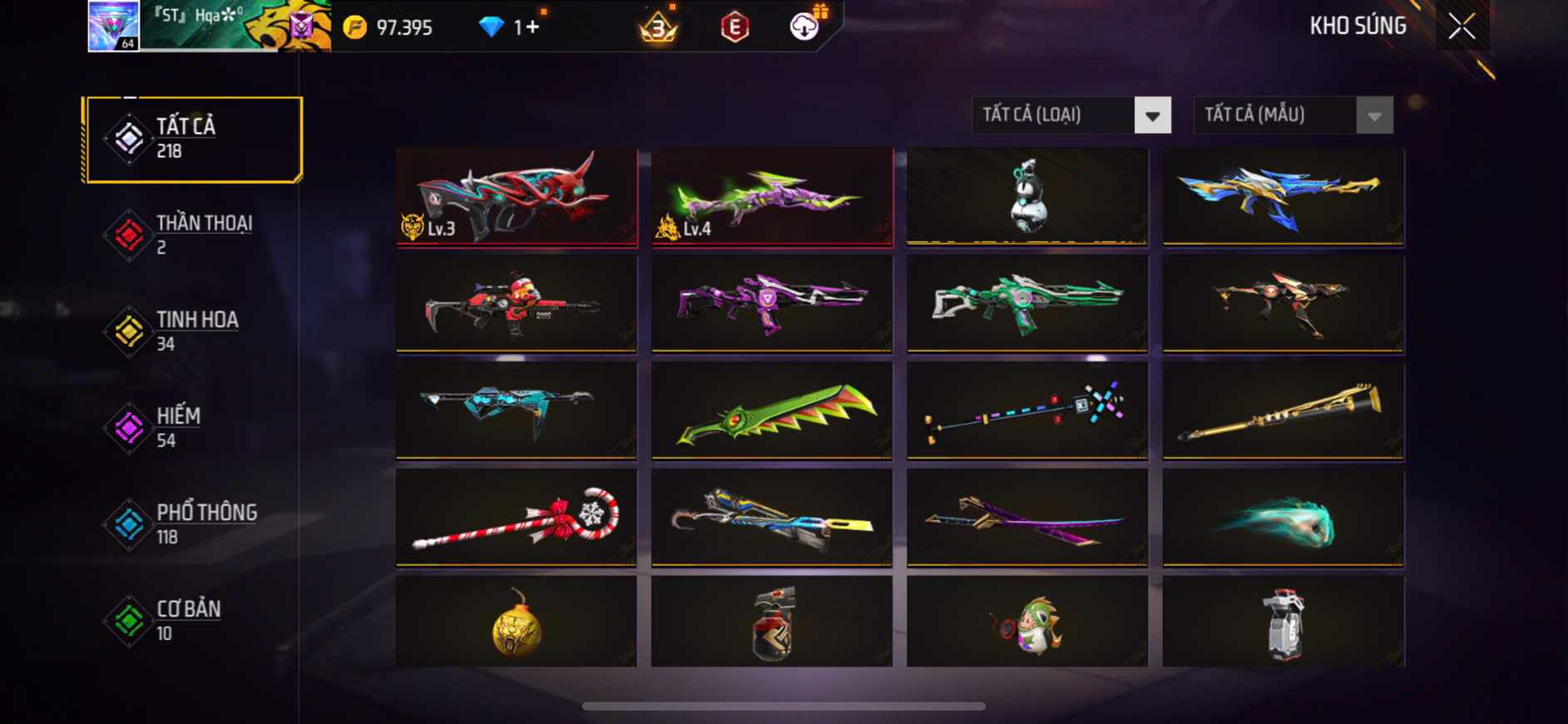Screen dimensions: 1568x724
Task: Click the red E badge icon
Action: [x=735, y=27]
